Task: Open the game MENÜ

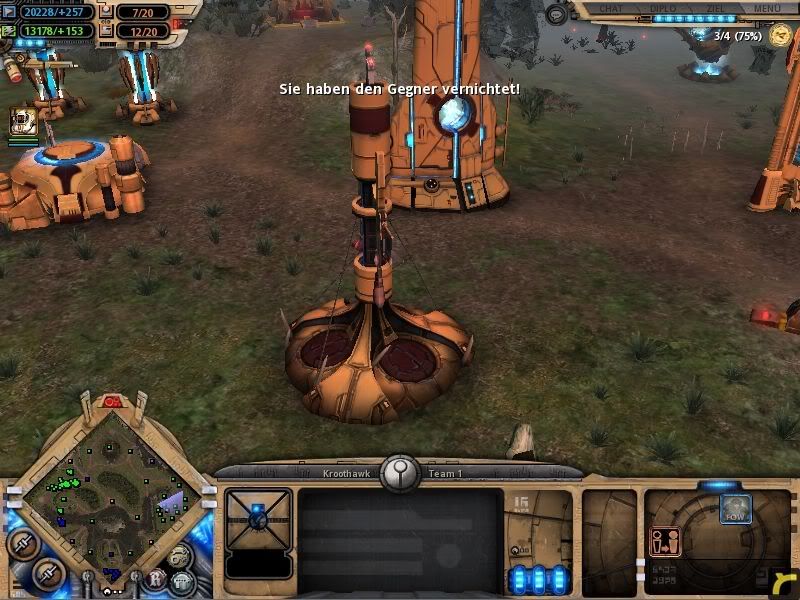Action: 767,8
